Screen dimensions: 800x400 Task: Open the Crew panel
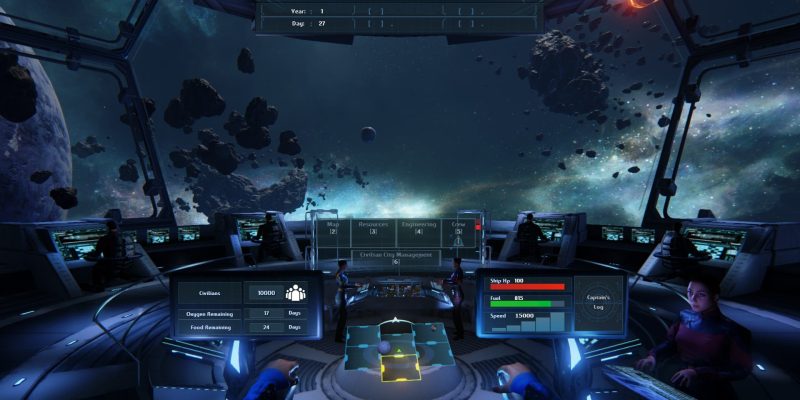point(459,228)
